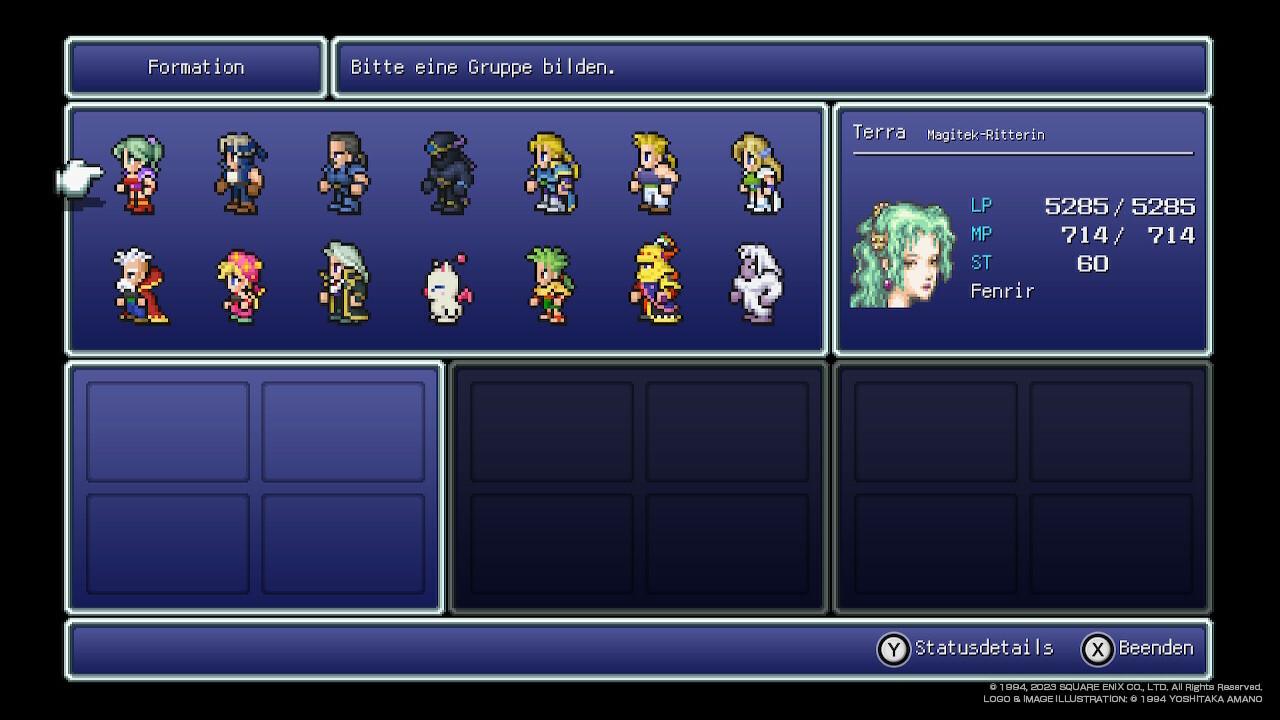Choose Edgar in blue armor

pyautogui.click(x=551, y=175)
